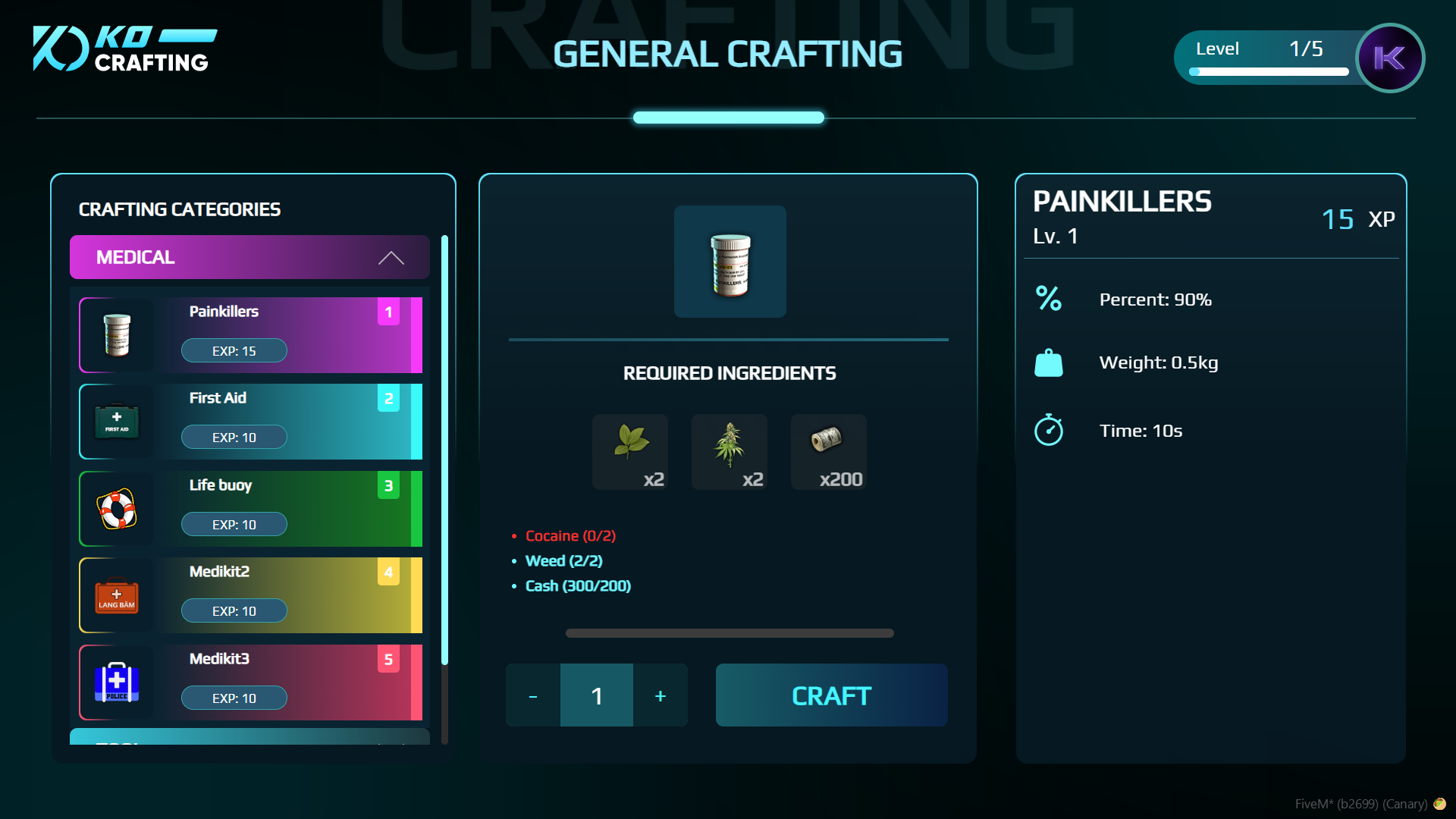This screenshot has width=1456, height=819.
Task: Click the crafting time stopwatch icon
Action: pos(1049,430)
